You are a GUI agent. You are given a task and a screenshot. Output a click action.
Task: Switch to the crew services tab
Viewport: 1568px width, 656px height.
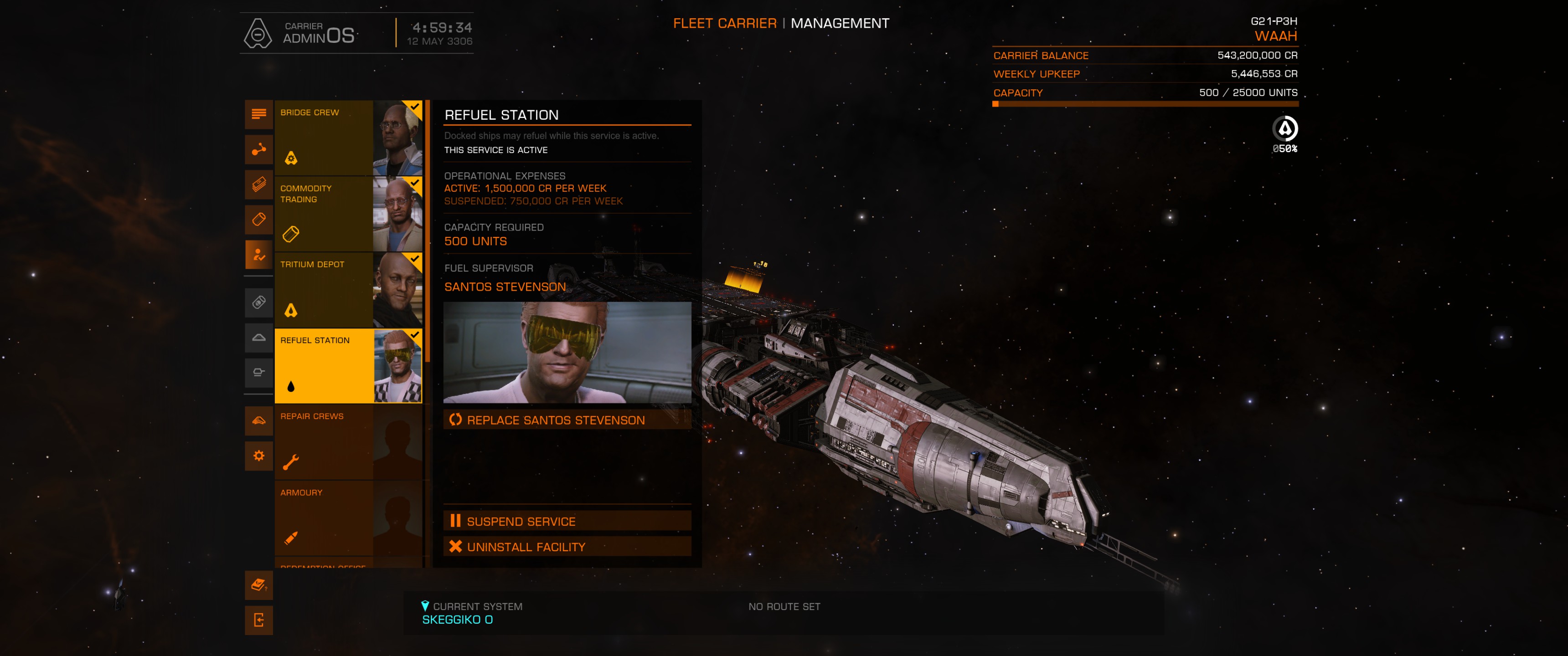point(259,254)
